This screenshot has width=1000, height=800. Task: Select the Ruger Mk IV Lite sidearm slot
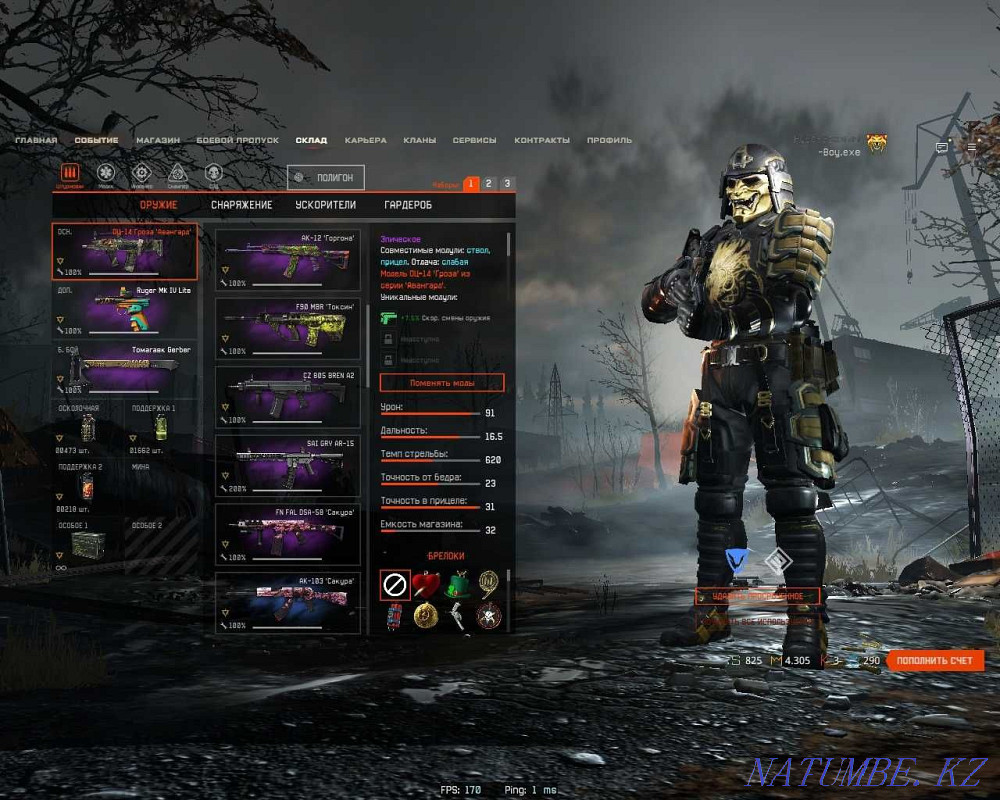coord(124,309)
